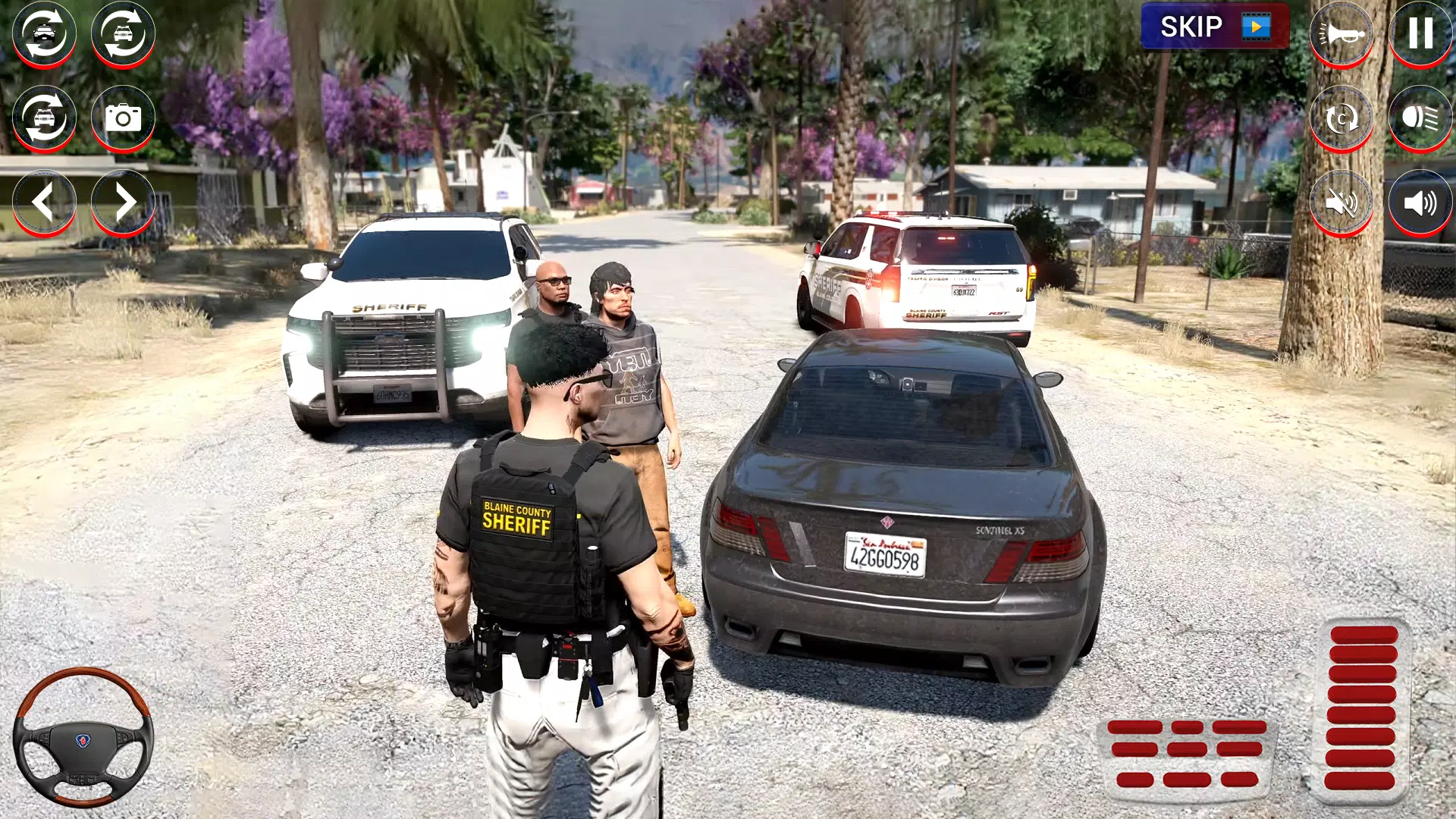Switch vehicles using the top-left car swap icon
Image resolution: width=1456 pixels, height=819 pixels.
[x=43, y=33]
